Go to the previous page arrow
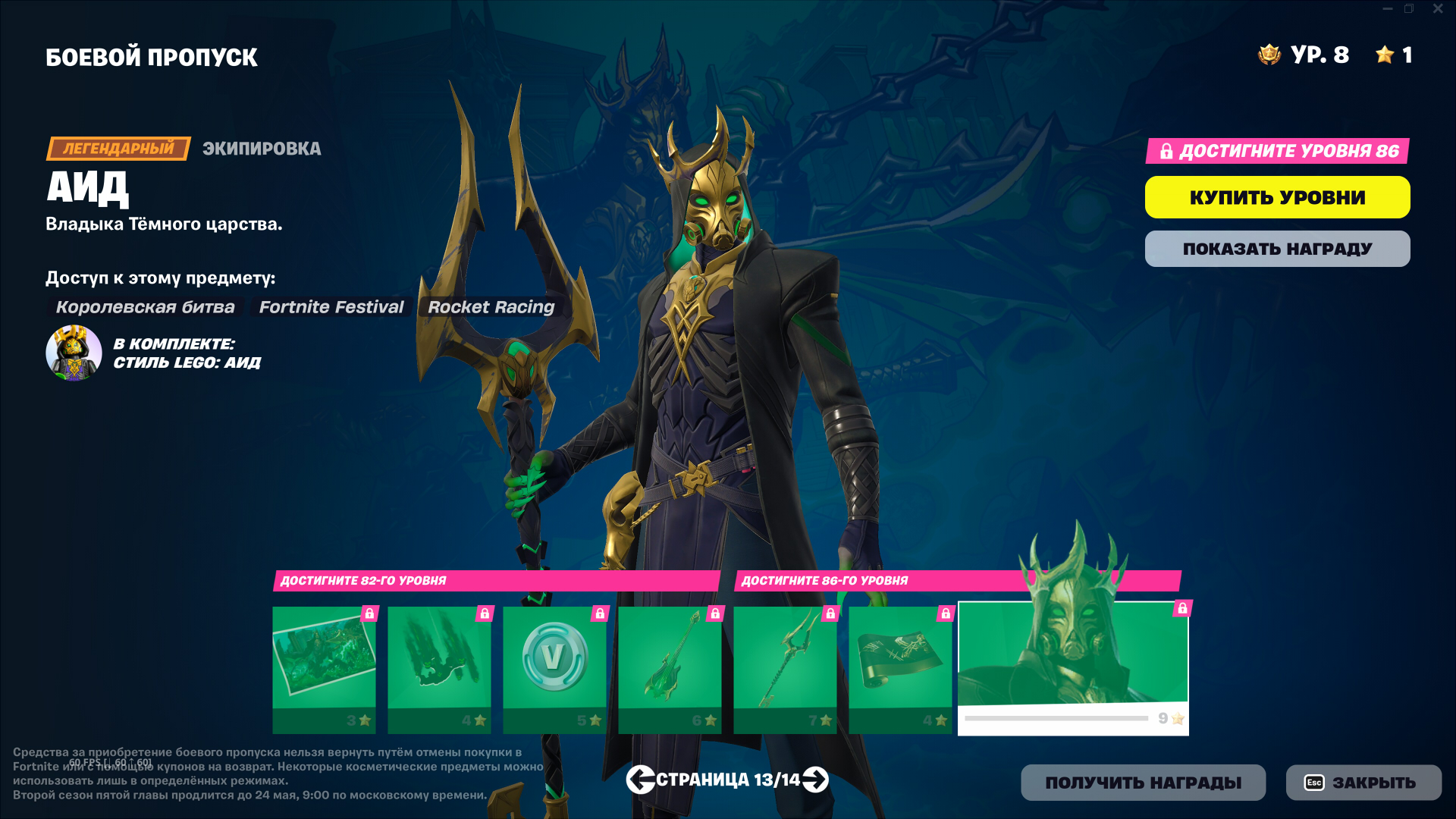Viewport: 1456px width, 819px height. [640, 780]
